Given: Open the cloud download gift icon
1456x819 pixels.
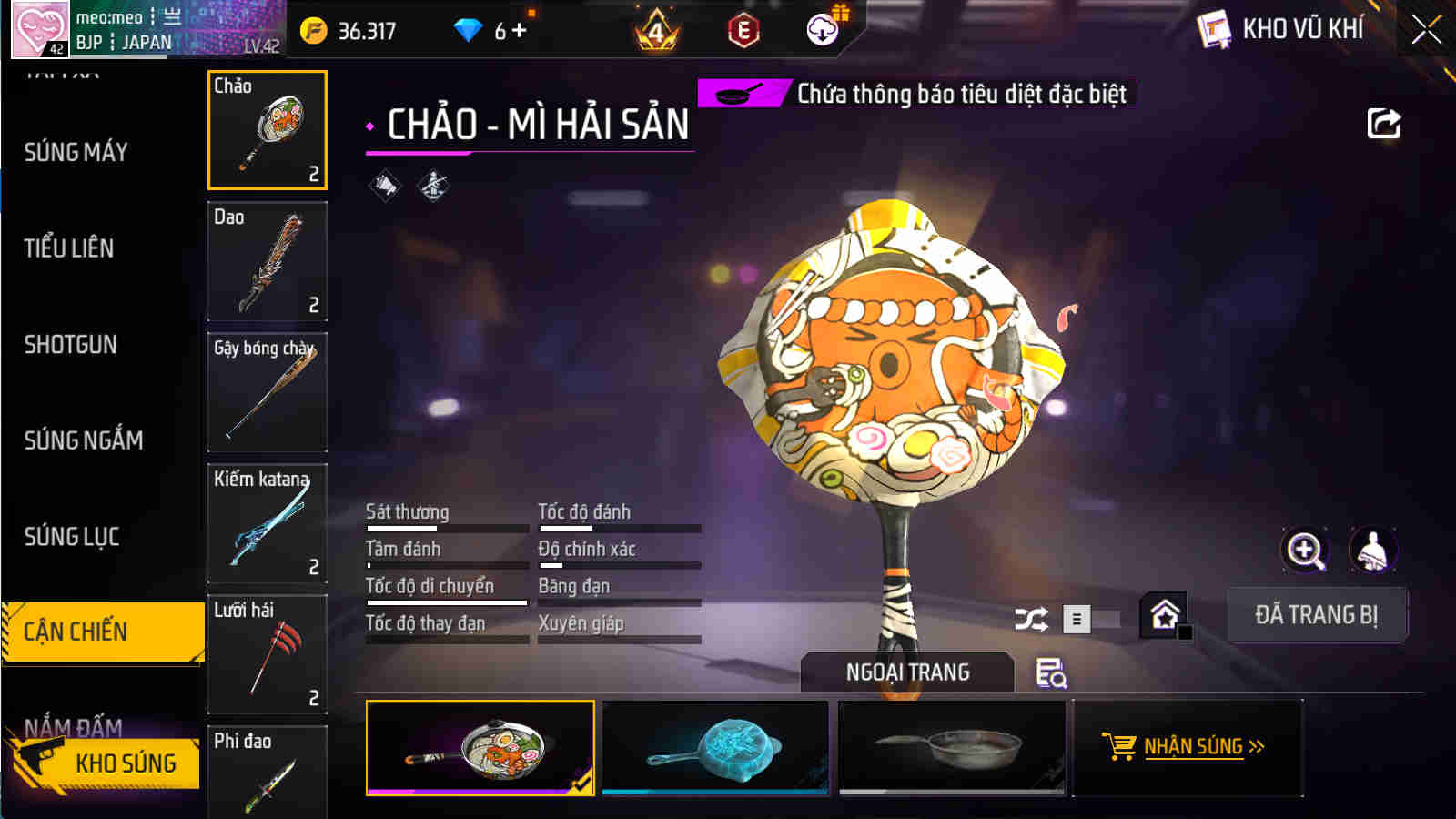Looking at the screenshot, I should [x=822, y=29].
